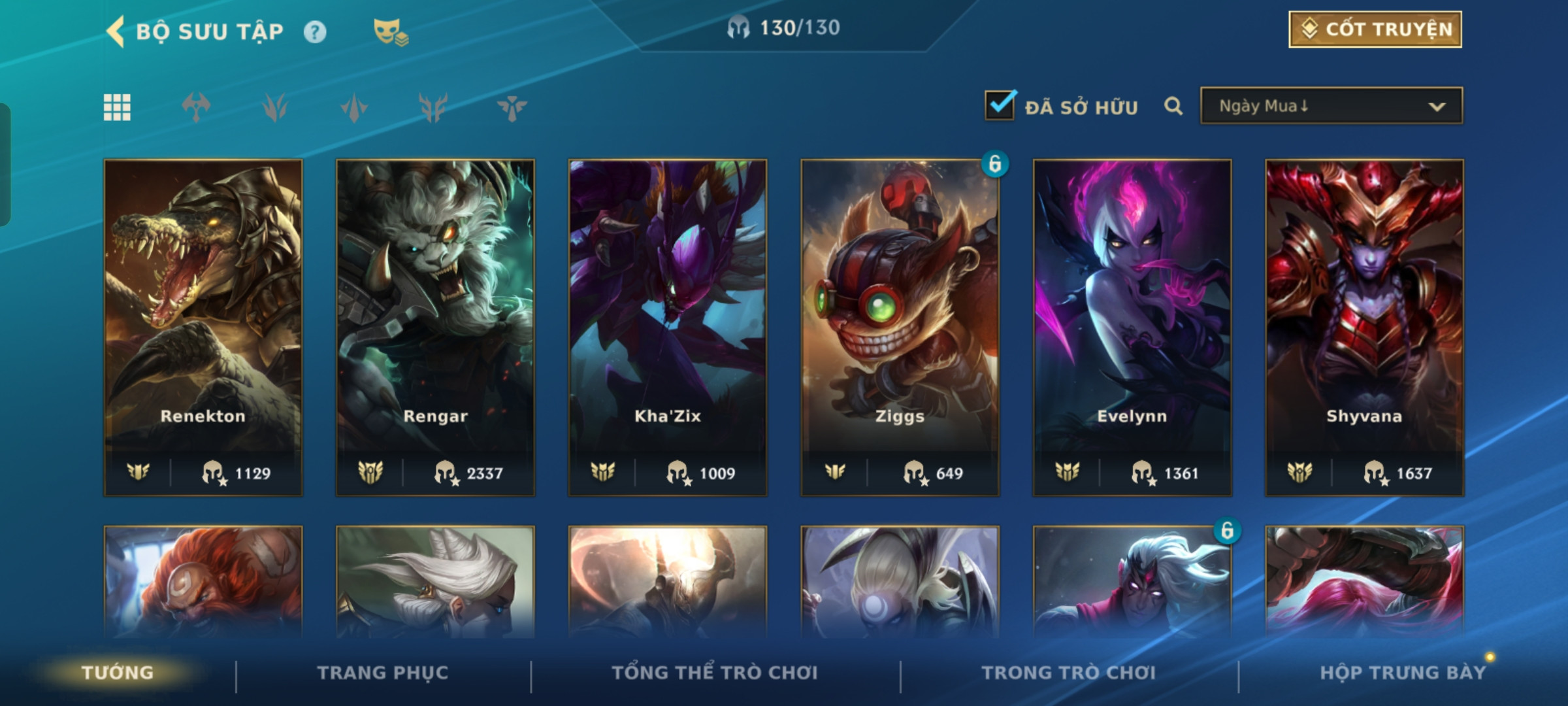Viewport: 1568px width, 706px height.
Task: Select the Ziggs champion card
Action: point(900,327)
